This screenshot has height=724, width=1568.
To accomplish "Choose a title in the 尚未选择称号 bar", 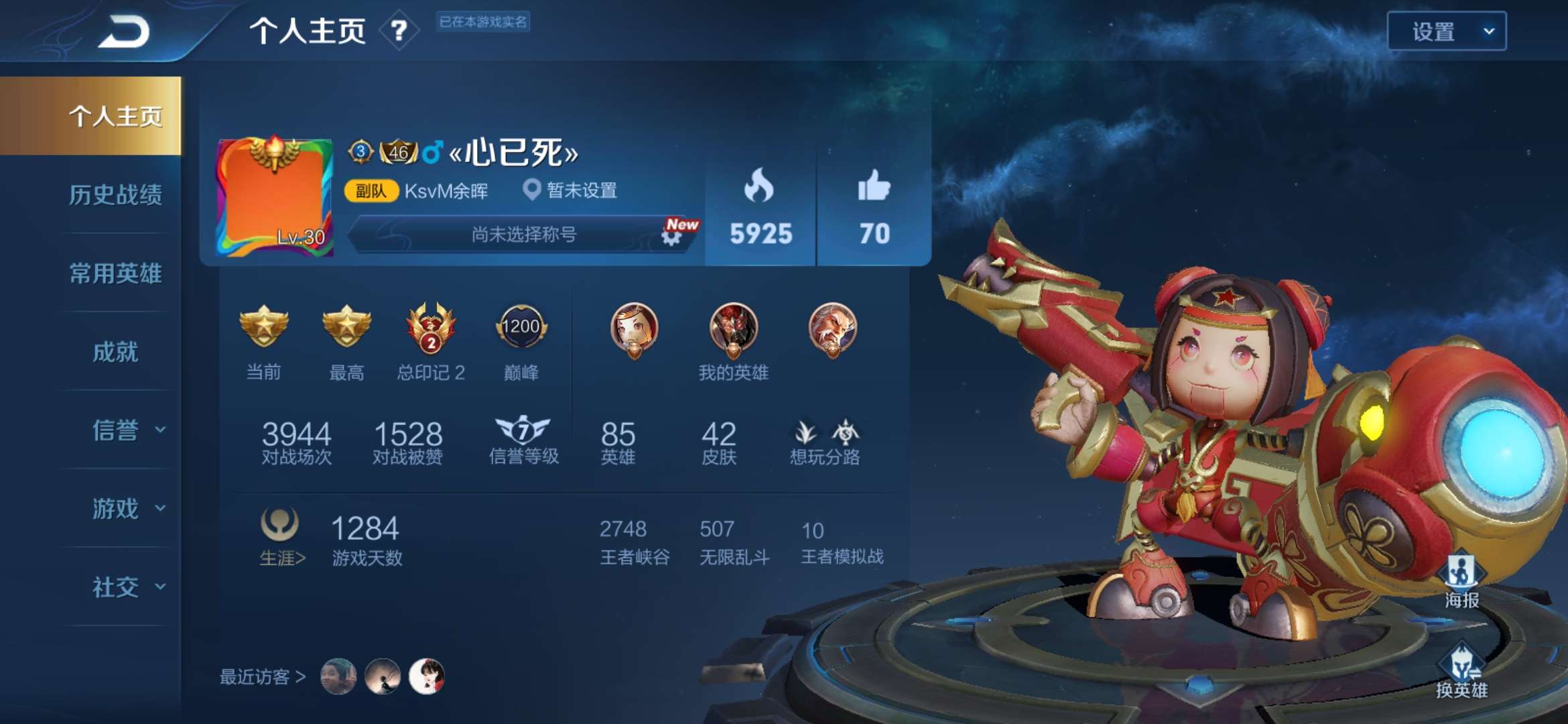I will [x=523, y=235].
